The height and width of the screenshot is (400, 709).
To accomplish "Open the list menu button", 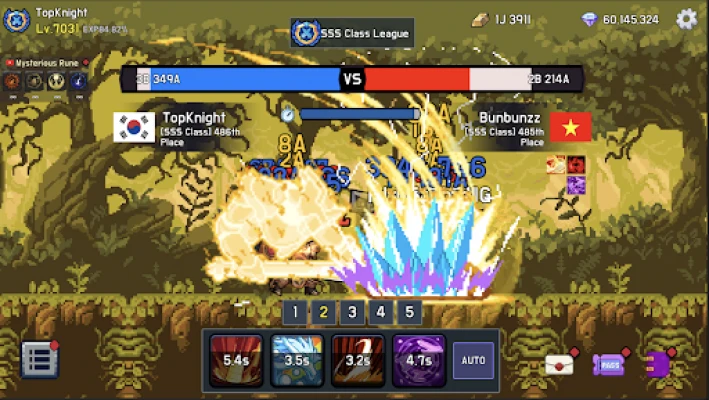I will 38,360.
